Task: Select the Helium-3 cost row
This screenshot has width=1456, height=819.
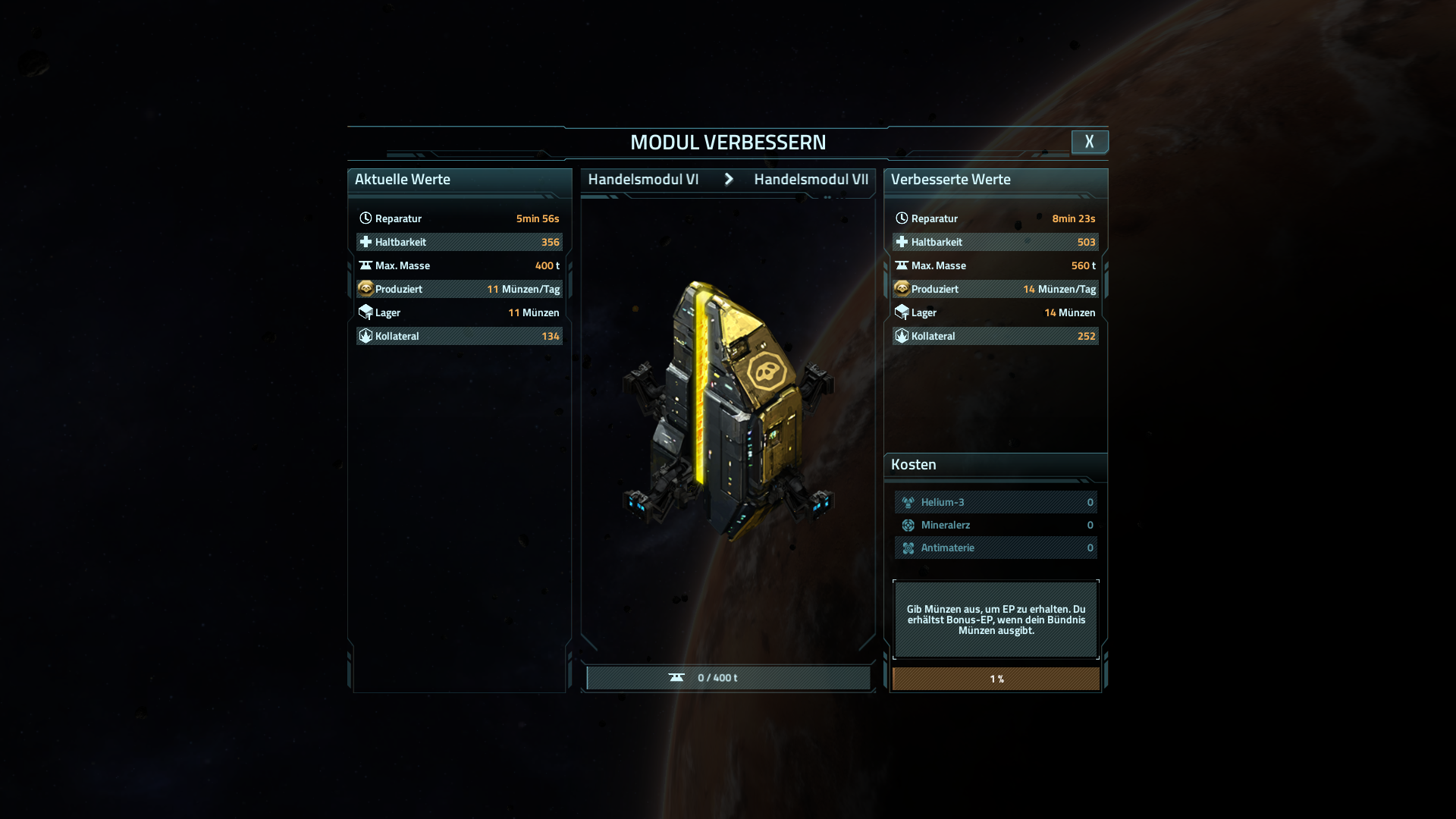Action: [996, 502]
